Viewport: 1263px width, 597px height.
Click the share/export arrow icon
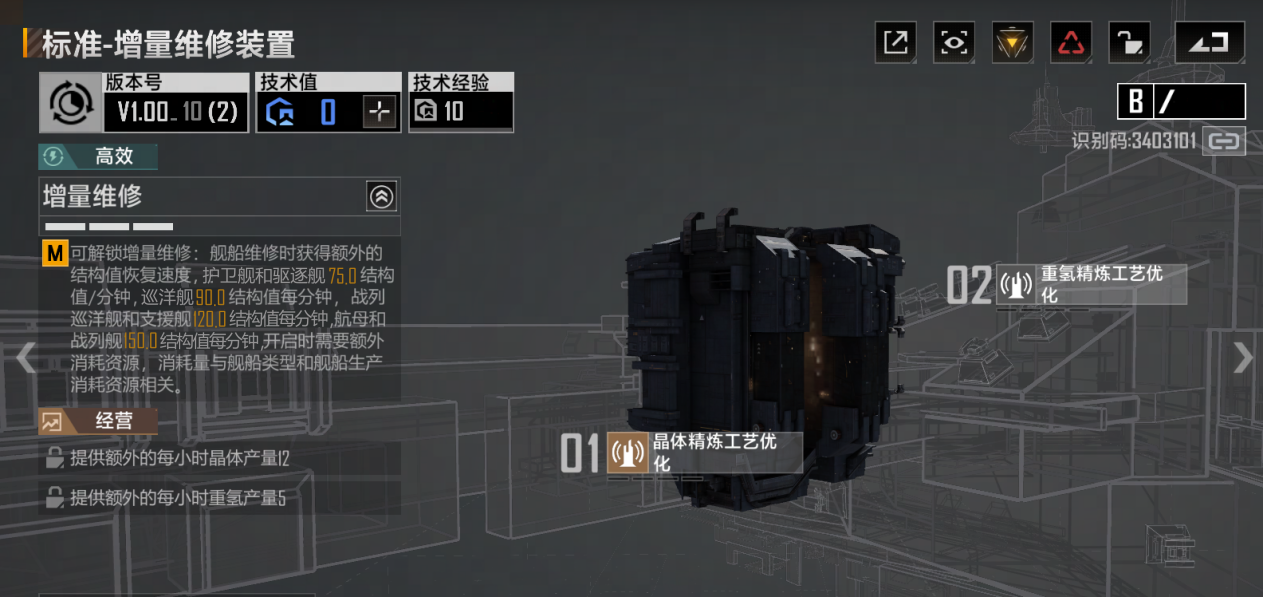pos(896,42)
